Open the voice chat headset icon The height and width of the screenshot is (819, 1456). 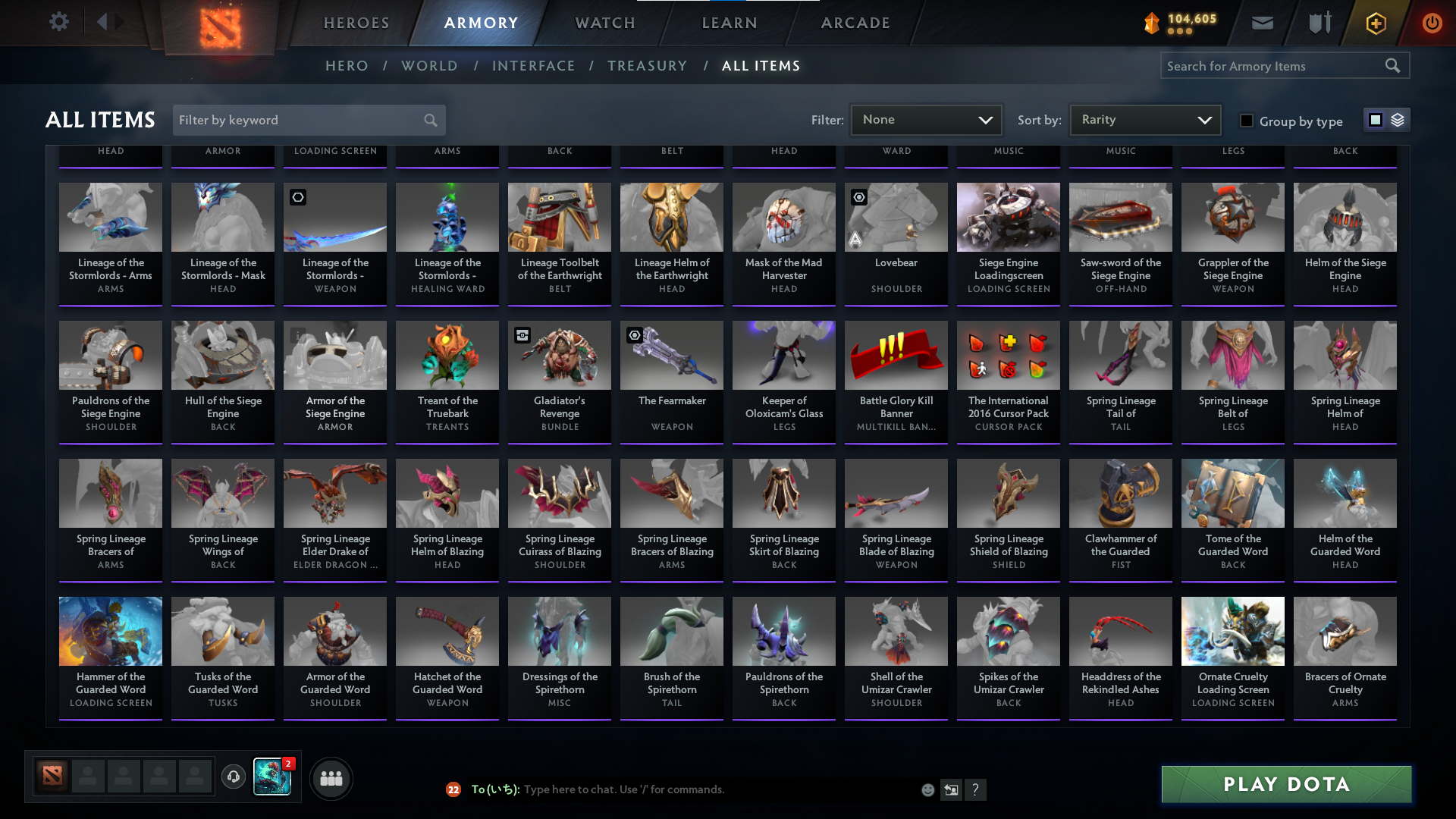pyautogui.click(x=233, y=777)
